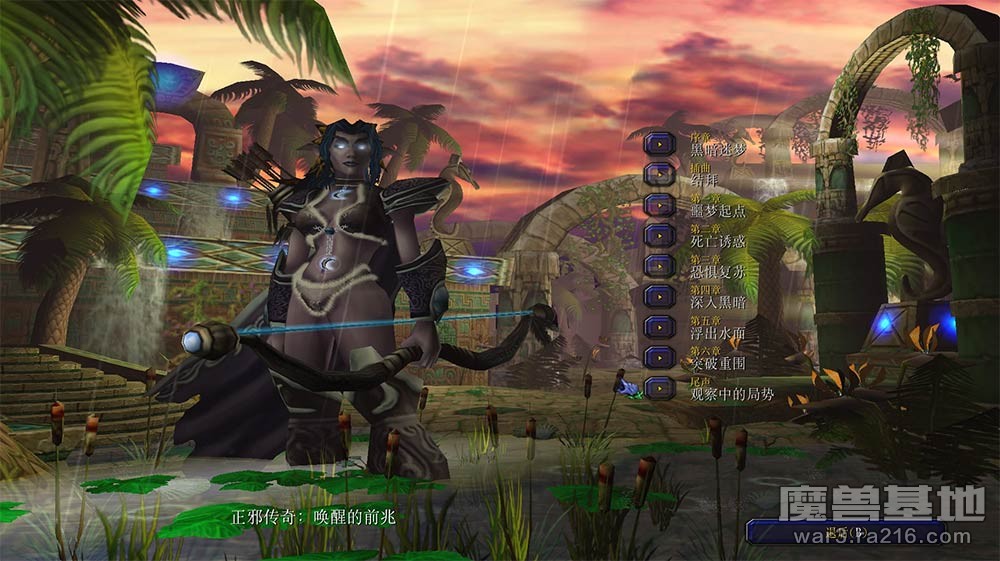Select Chapter Three 恐惧复苏
The width and height of the screenshot is (1000, 561).
(x=660, y=266)
